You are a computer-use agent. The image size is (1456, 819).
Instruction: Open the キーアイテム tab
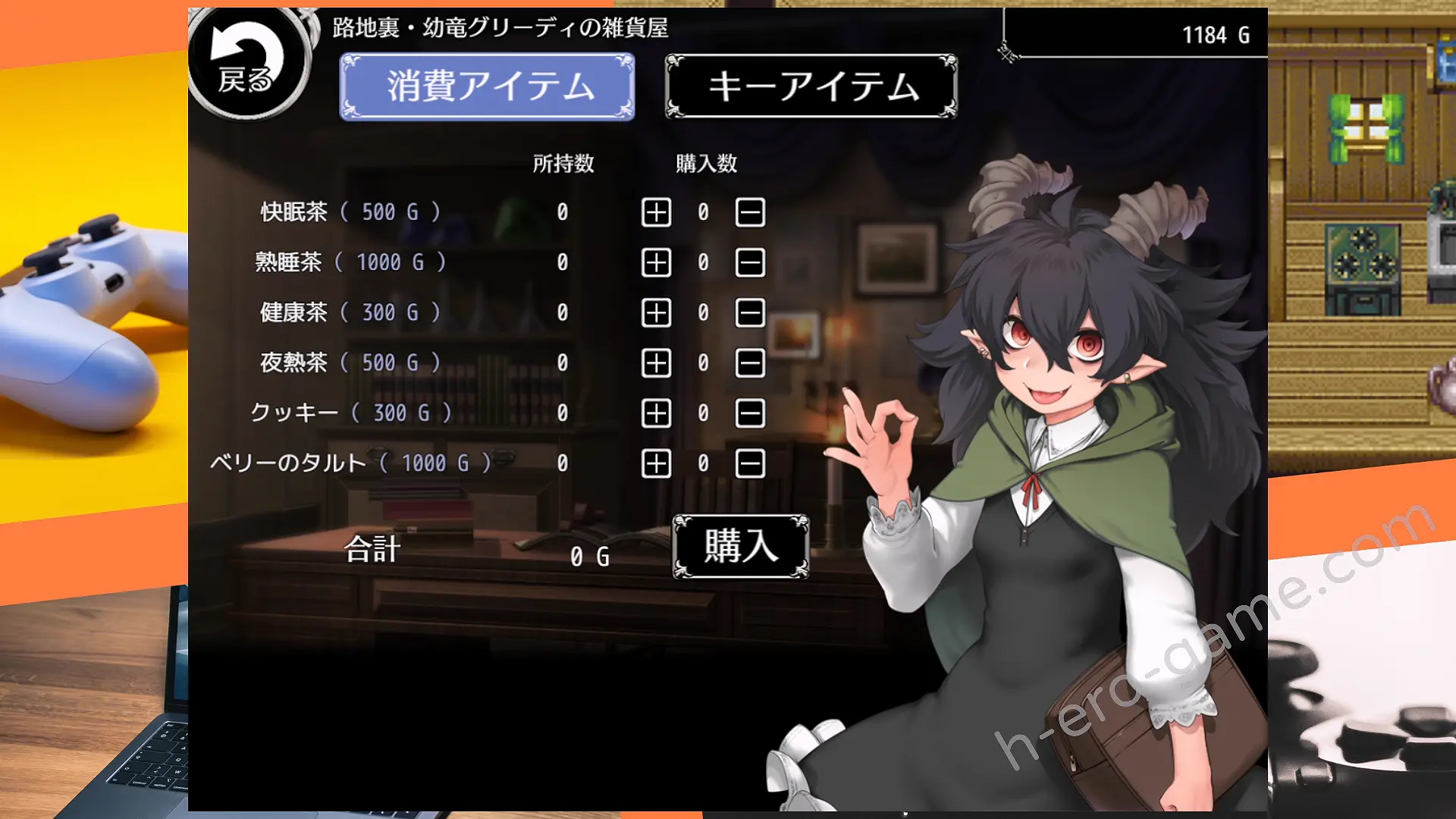click(811, 86)
